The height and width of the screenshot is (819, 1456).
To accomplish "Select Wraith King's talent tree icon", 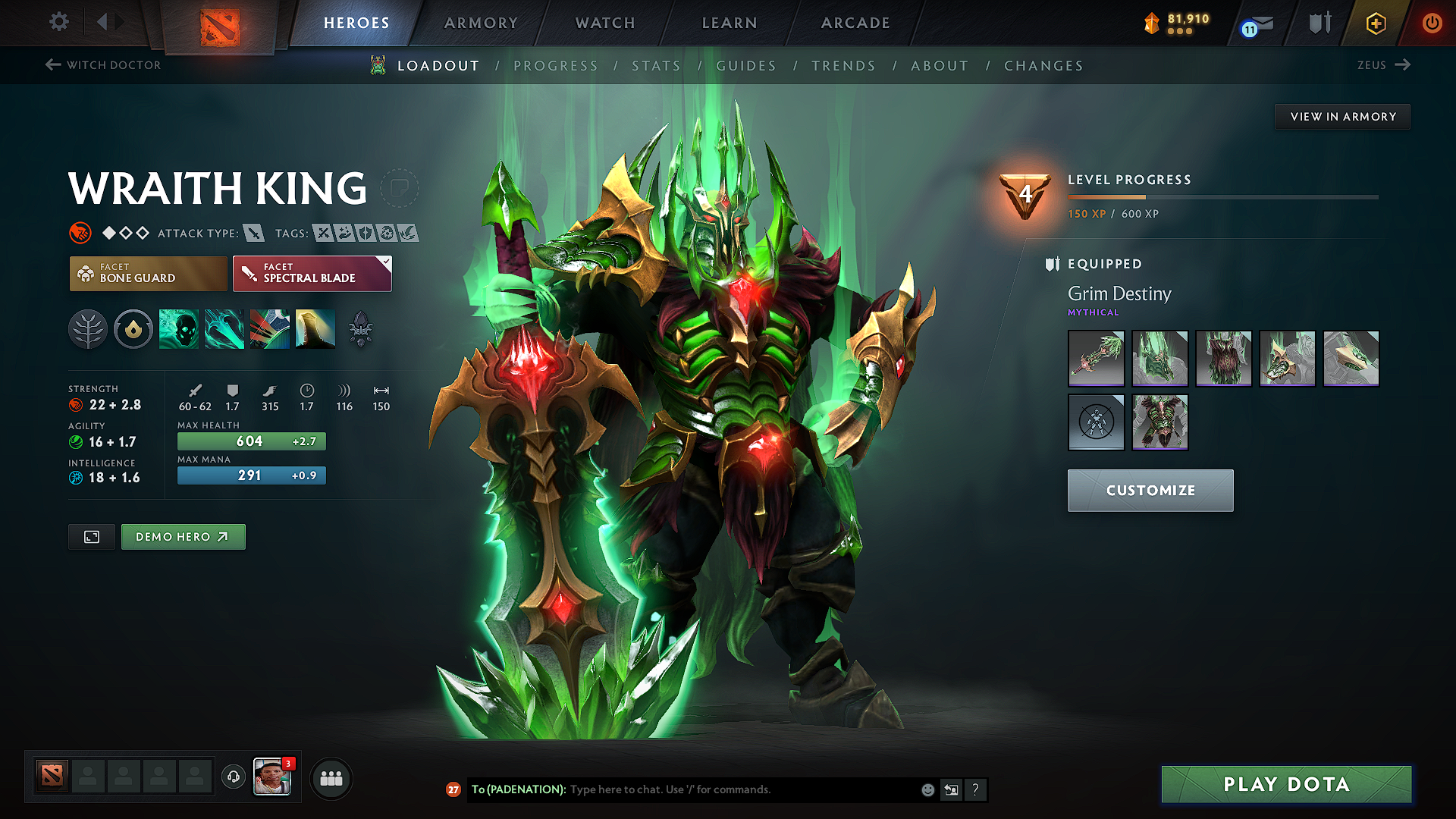I will [88, 329].
